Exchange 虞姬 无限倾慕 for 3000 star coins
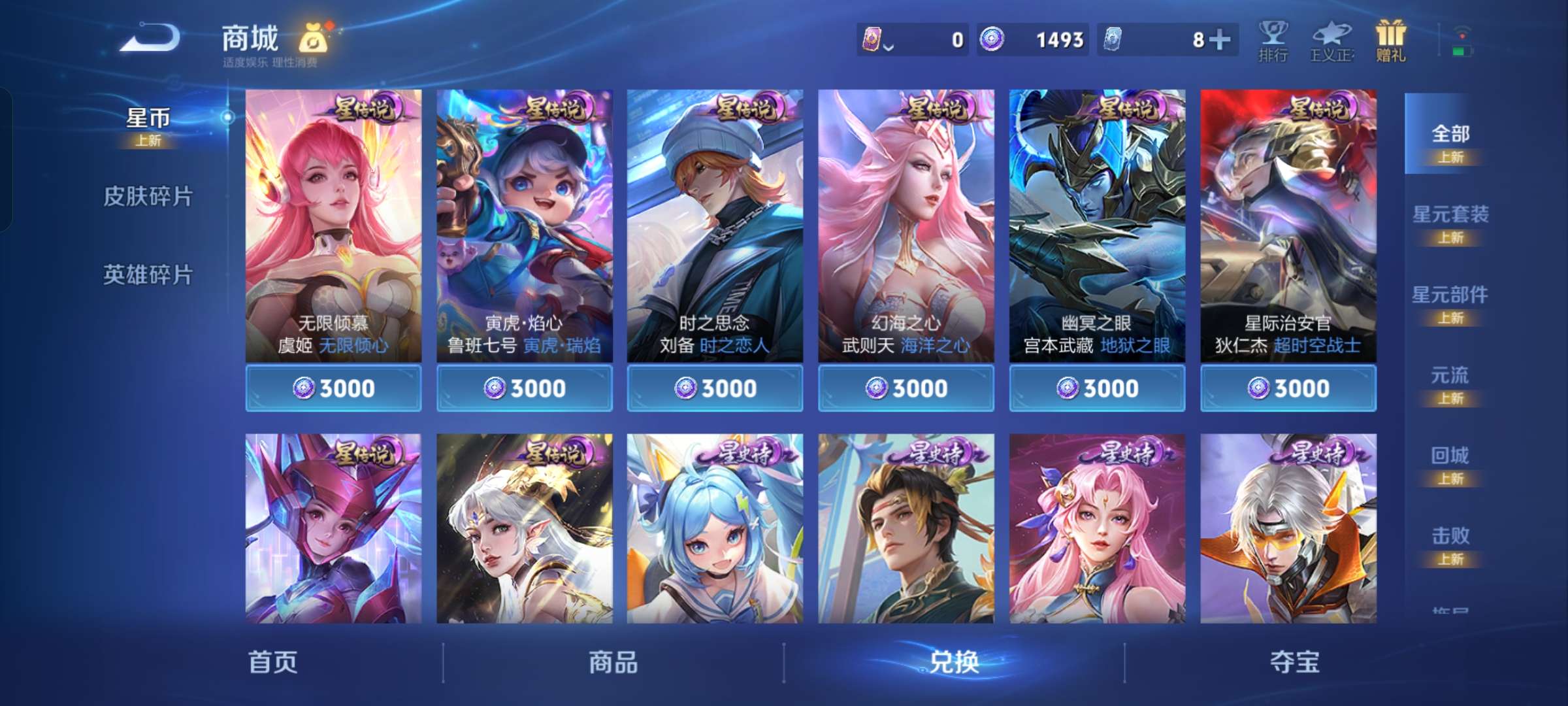Screen dimensions: 1568x706 click(x=335, y=387)
